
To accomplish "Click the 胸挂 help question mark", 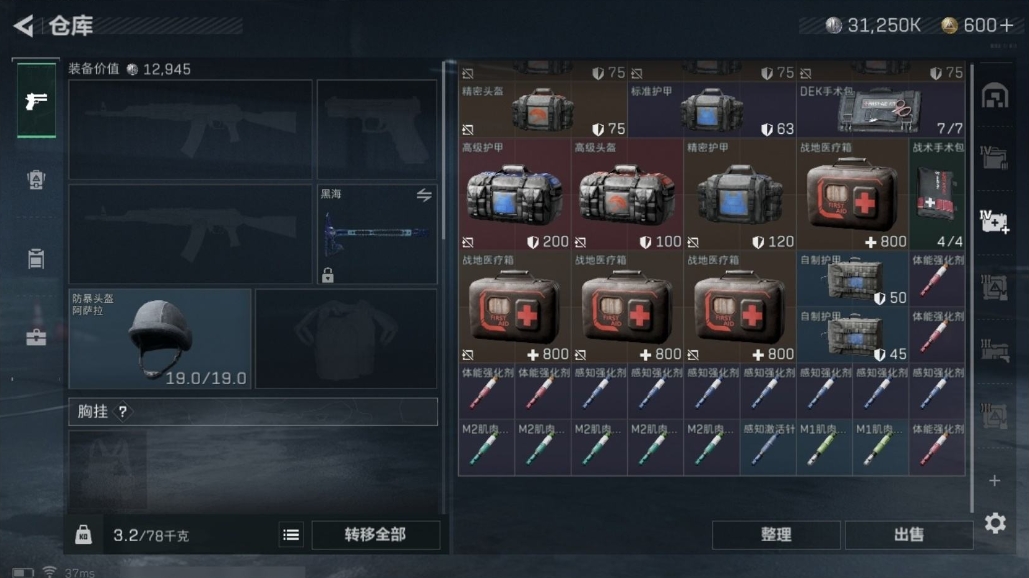I will 123,412.
